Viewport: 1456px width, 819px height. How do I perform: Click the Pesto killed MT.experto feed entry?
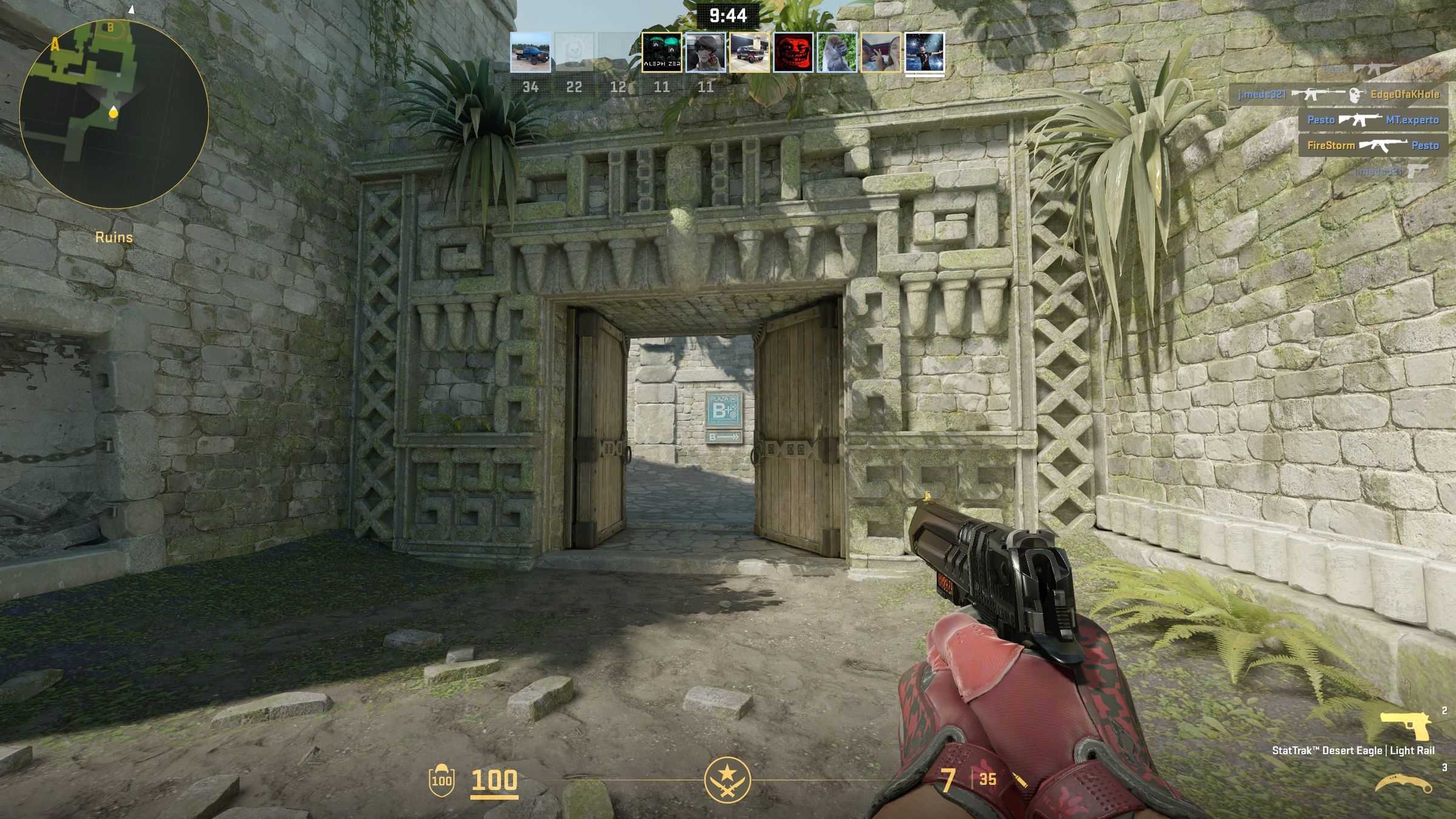pos(1372,120)
